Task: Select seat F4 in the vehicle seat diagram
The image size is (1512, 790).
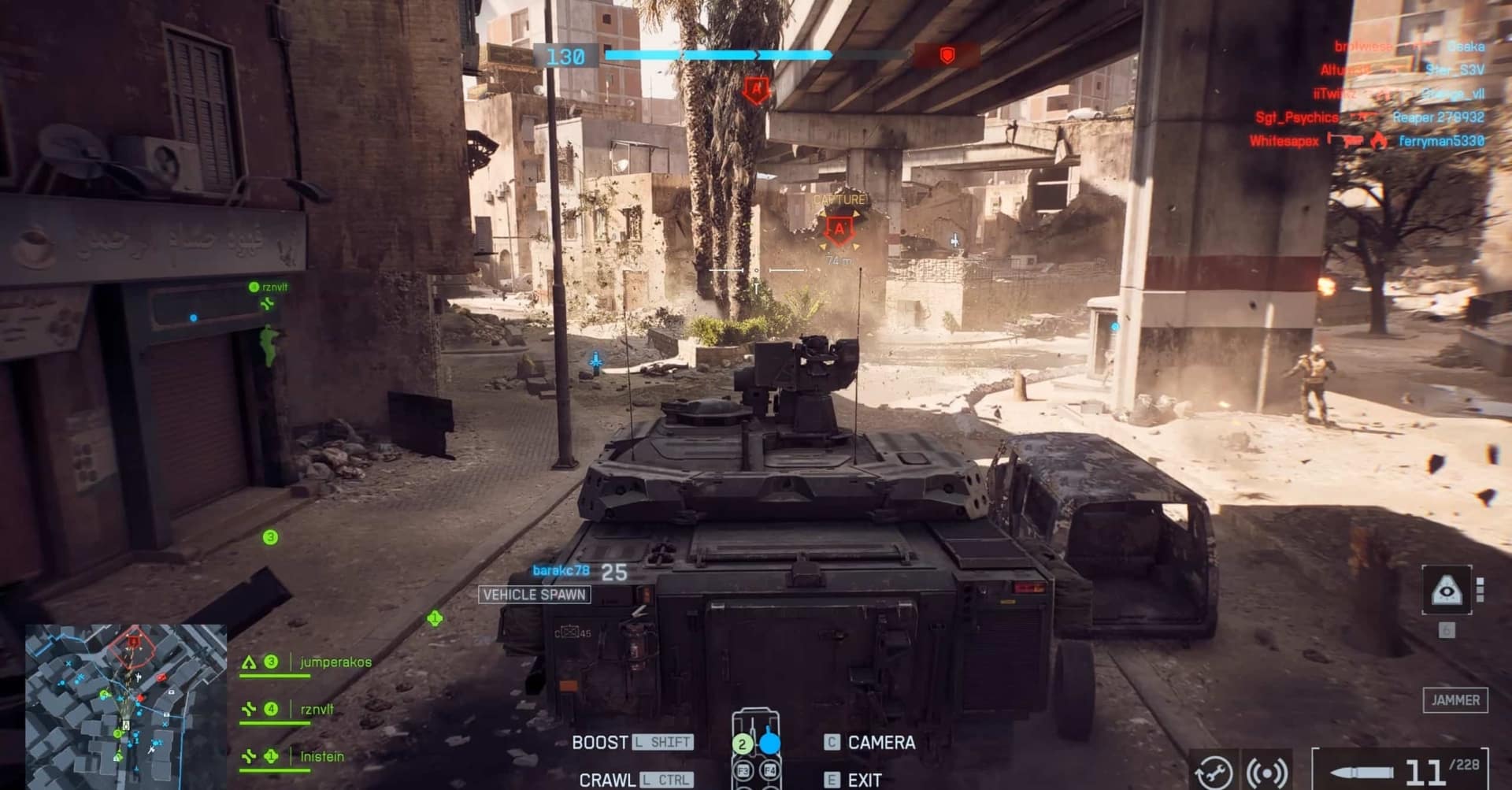Action: (769, 770)
